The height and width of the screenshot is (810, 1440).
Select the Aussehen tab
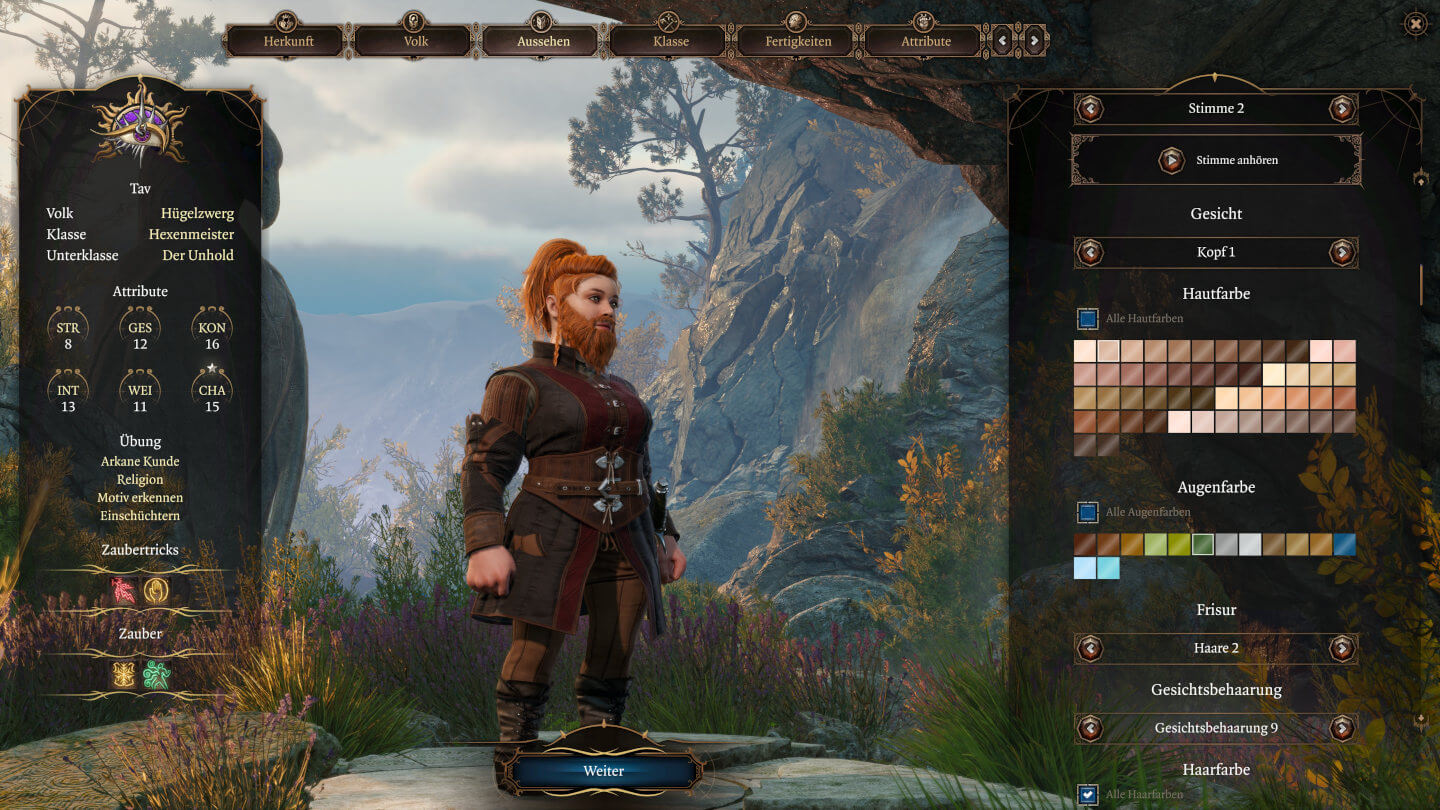pos(543,41)
